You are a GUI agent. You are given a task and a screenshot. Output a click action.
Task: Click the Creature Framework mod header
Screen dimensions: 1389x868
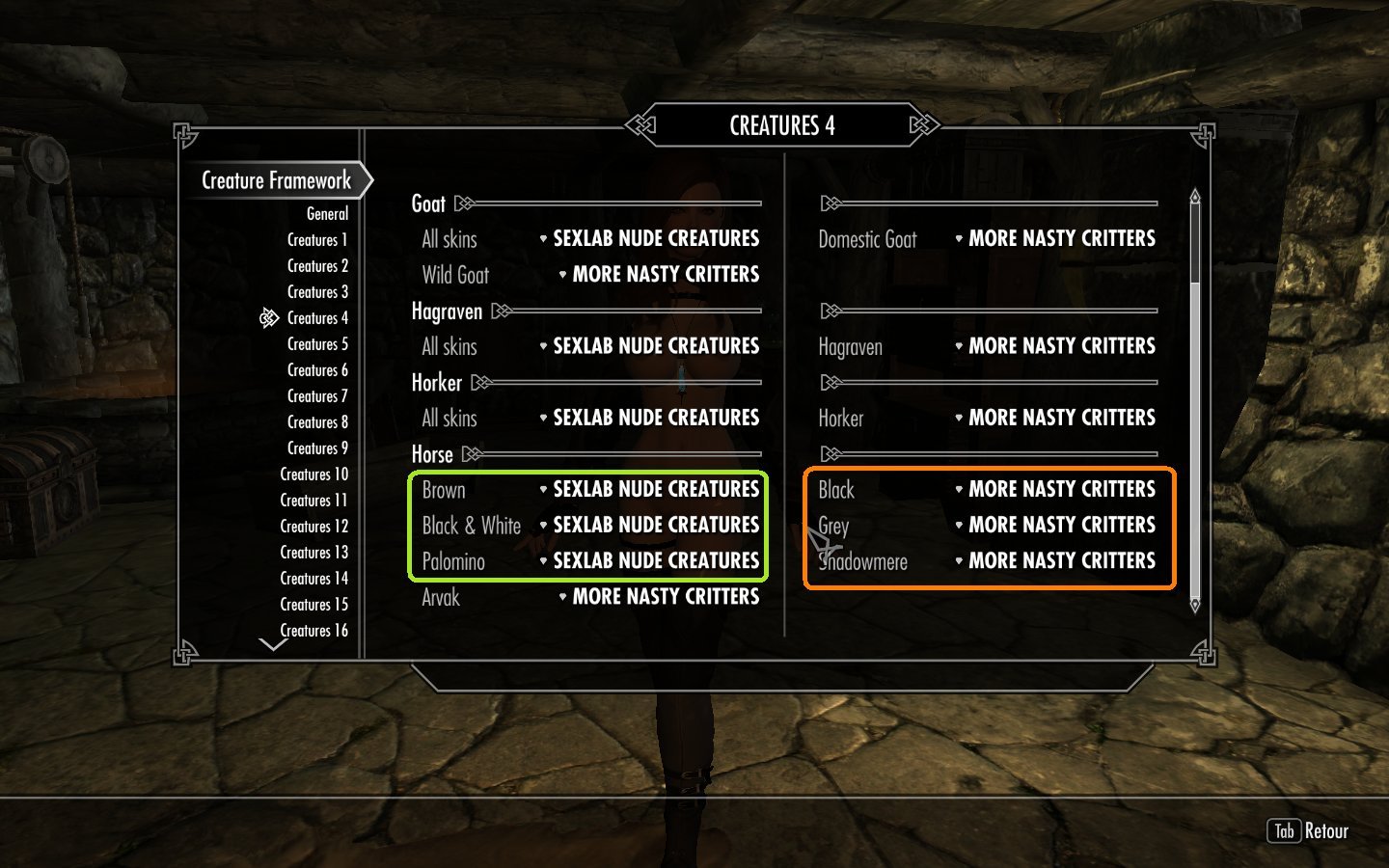pyautogui.click(x=276, y=180)
